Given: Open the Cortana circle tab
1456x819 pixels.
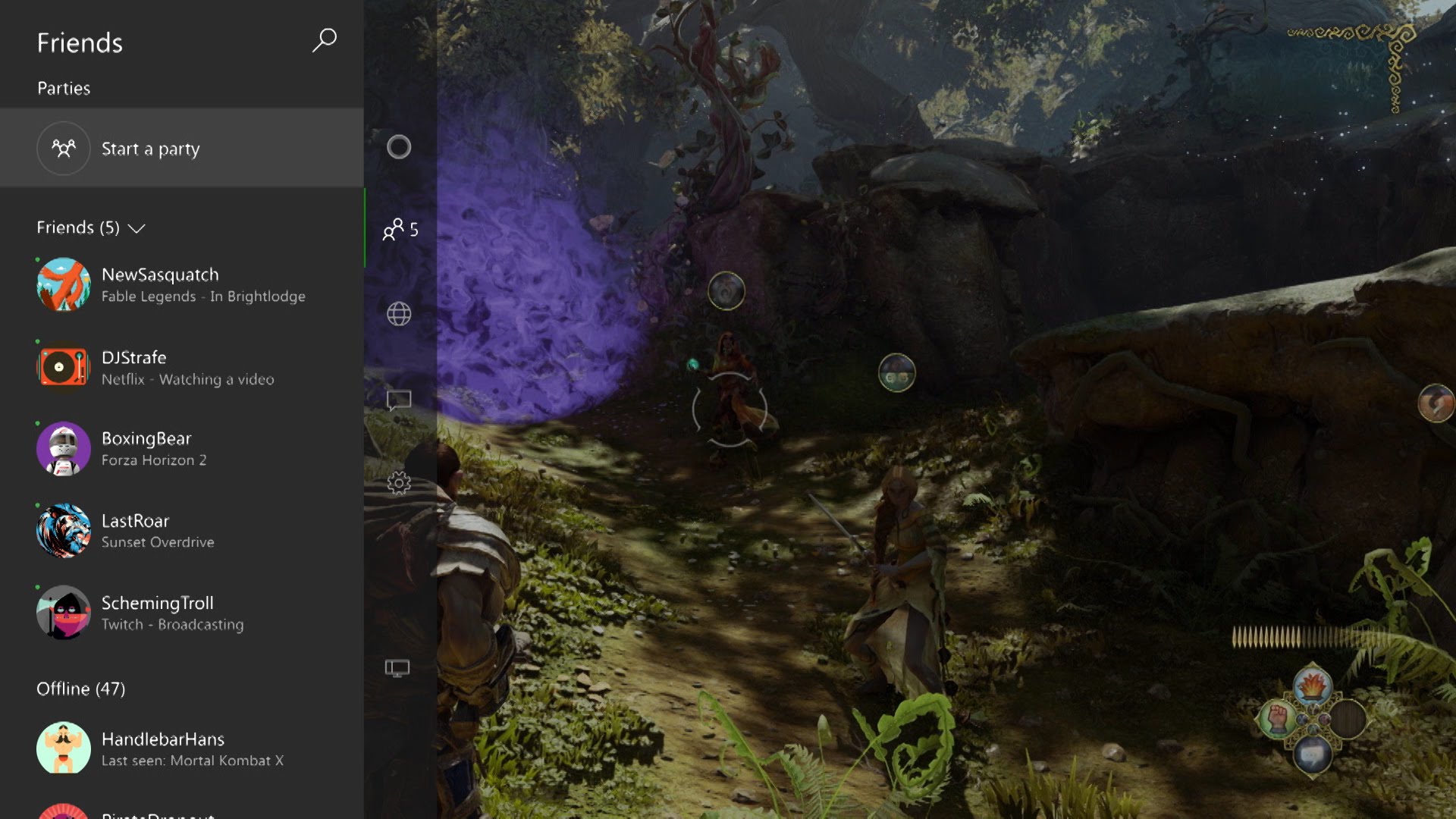Looking at the screenshot, I should (x=399, y=147).
